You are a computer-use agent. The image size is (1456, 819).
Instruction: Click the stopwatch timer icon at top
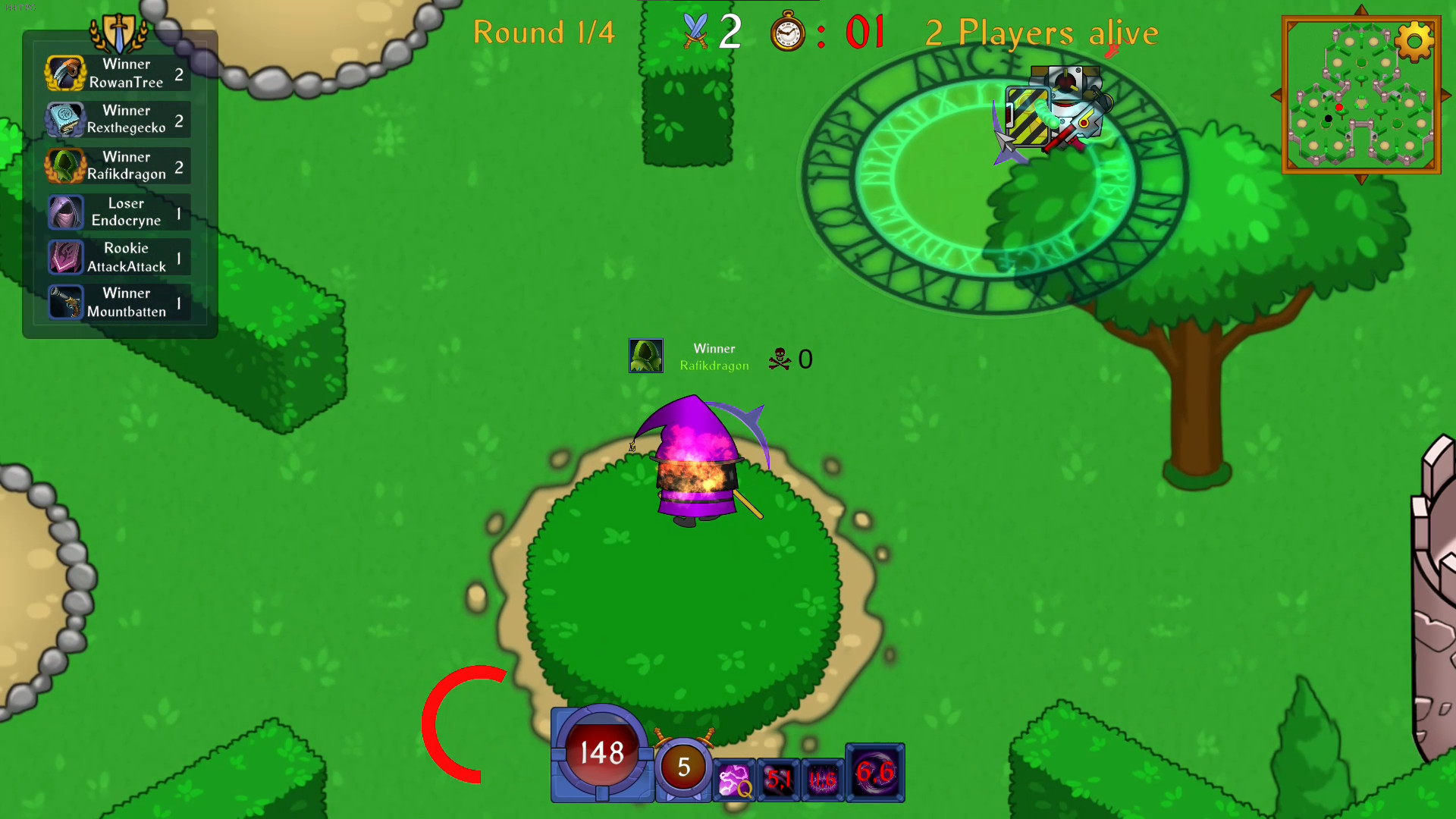pos(787,33)
